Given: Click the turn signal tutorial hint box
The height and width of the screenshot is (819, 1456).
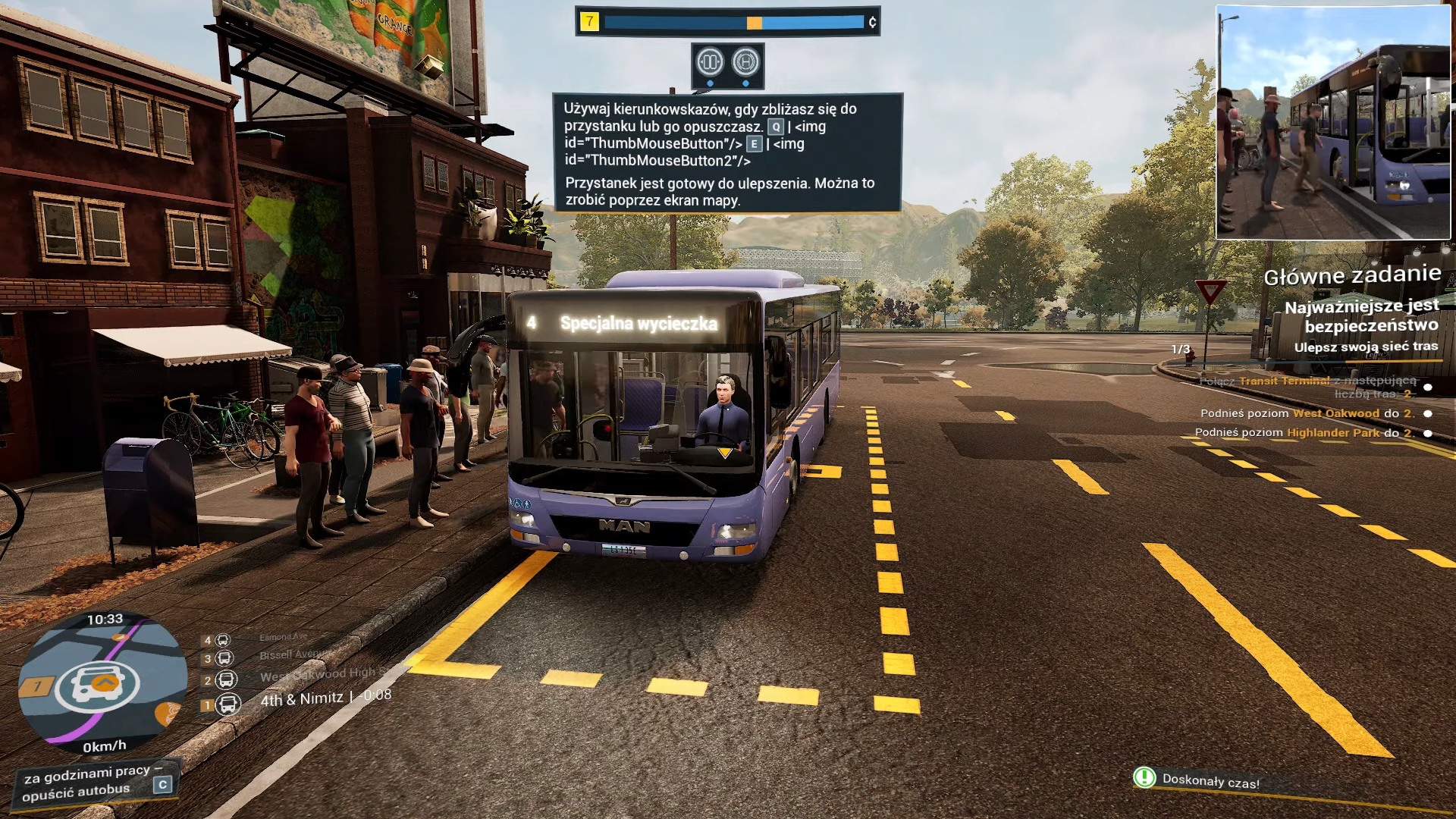Looking at the screenshot, I should pyautogui.click(x=727, y=152).
